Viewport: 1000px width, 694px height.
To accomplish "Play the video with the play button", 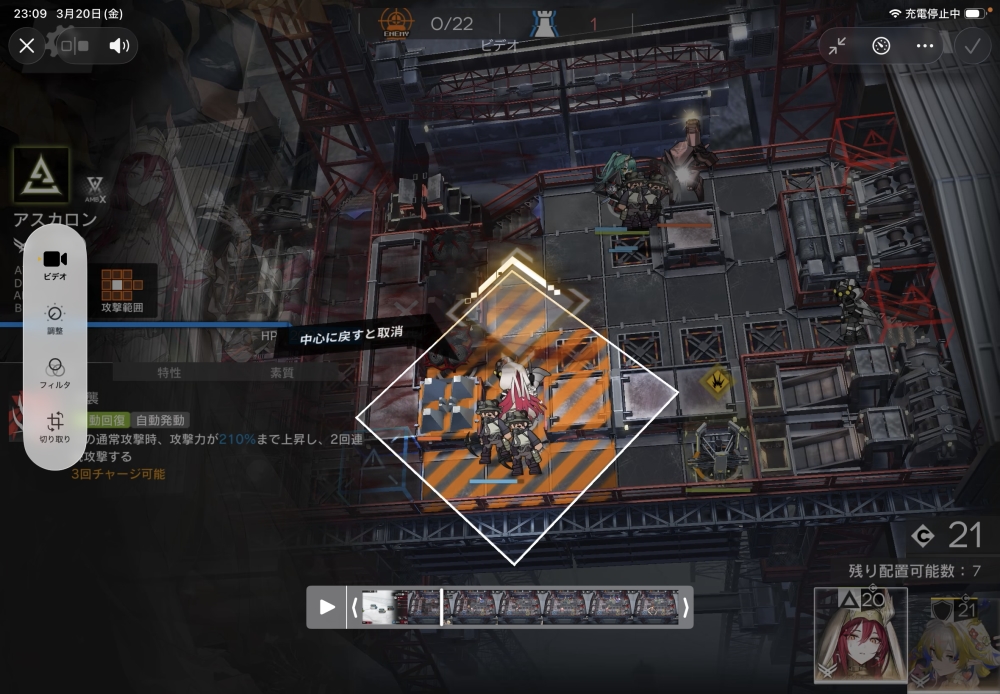I will pyautogui.click(x=327, y=607).
